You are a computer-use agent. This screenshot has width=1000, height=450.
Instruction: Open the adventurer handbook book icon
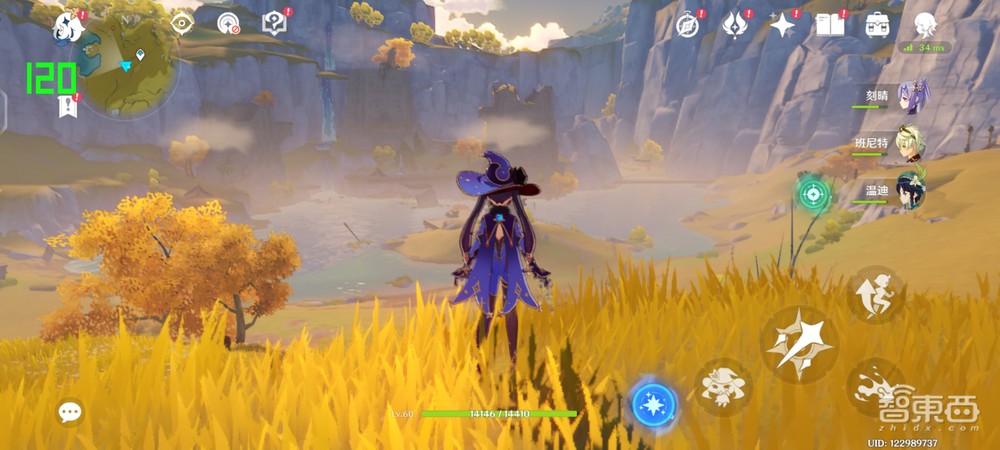pyautogui.click(x=830, y=25)
